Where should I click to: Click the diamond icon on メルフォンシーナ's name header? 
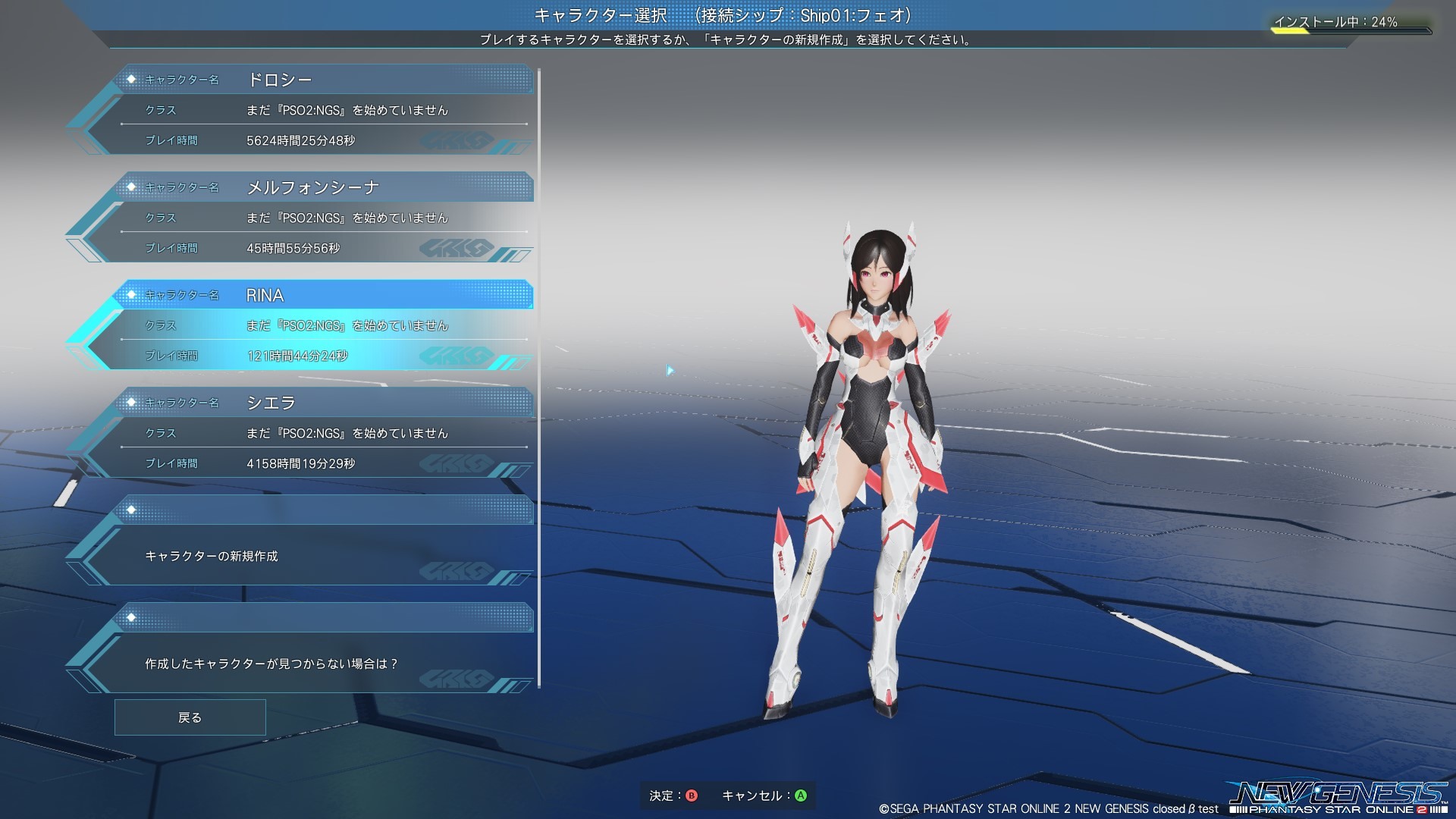tap(133, 187)
